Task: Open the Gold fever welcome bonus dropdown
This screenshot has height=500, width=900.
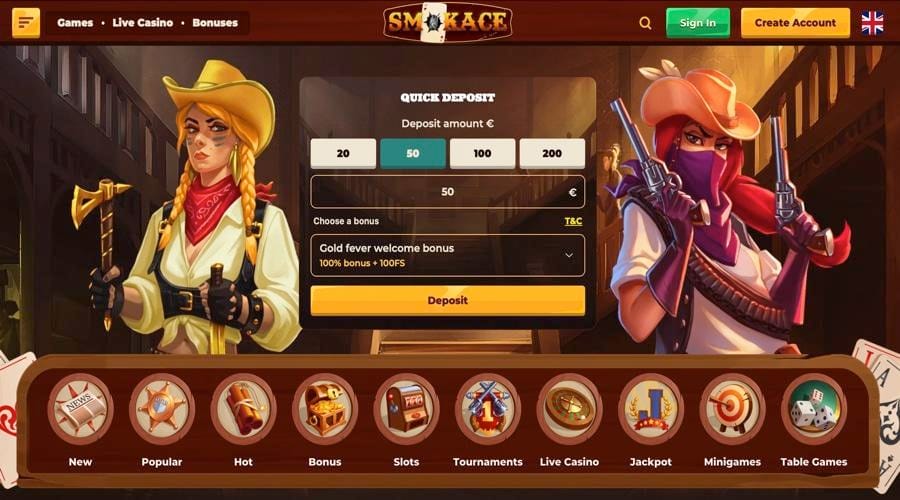Action: coord(447,255)
